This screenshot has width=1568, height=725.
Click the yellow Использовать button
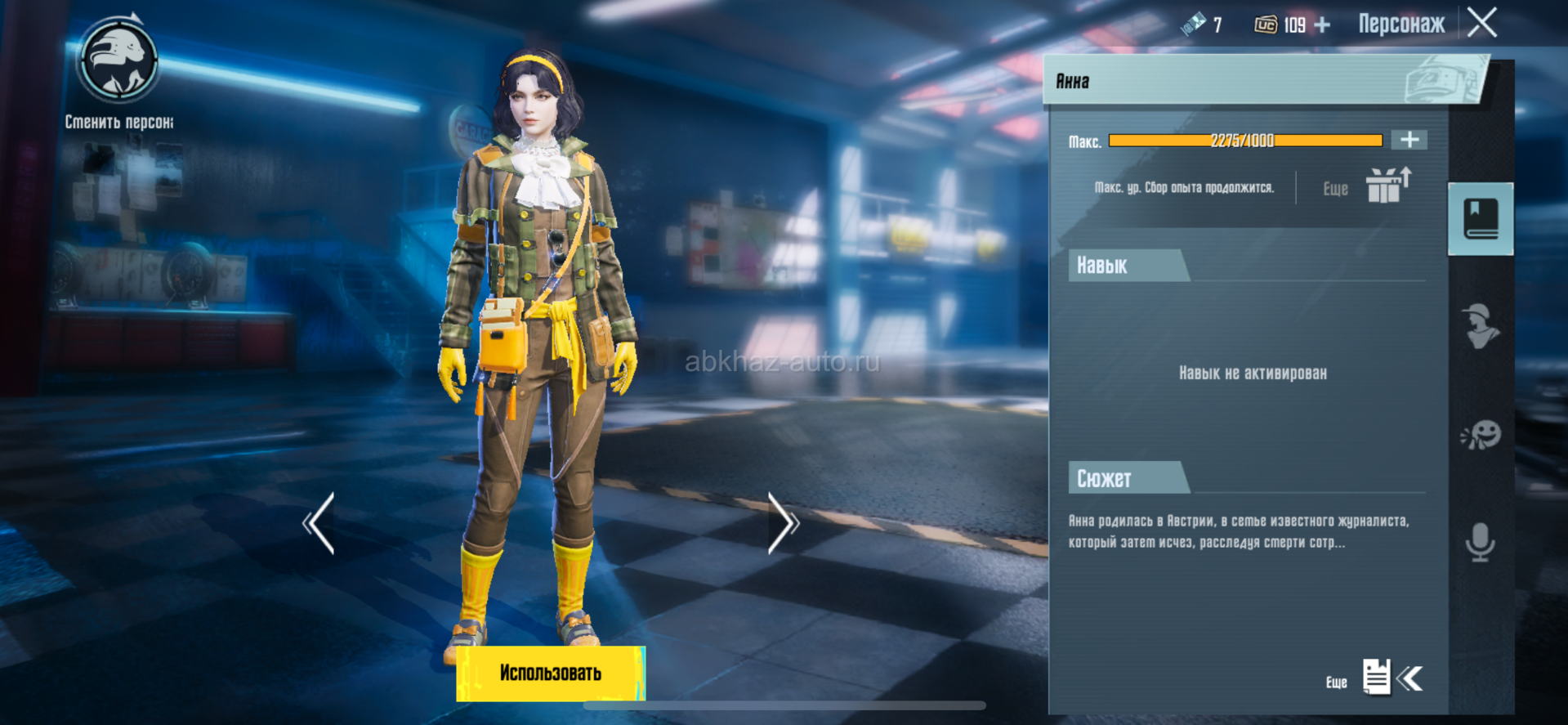coord(551,674)
